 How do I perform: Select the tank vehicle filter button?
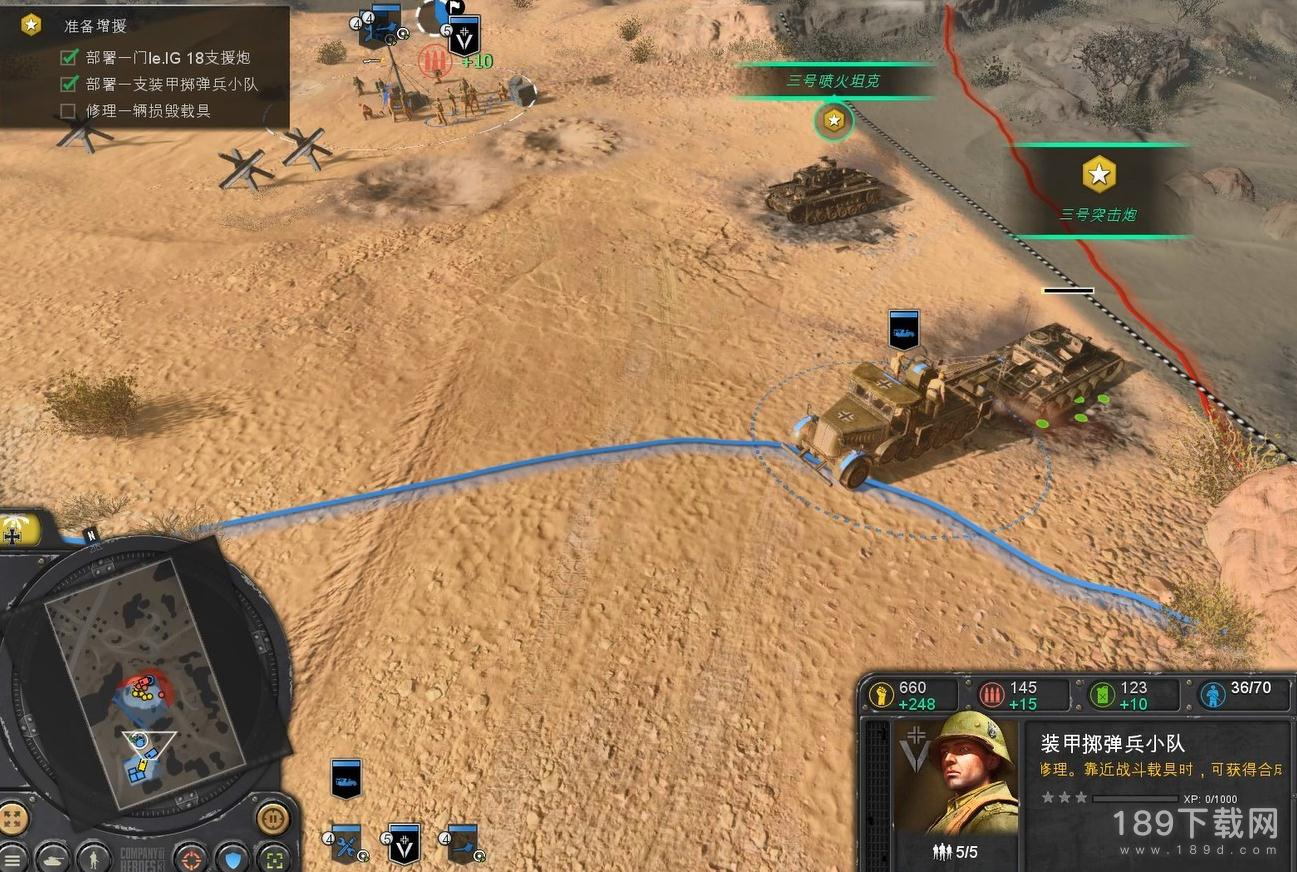(x=52, y=857)
